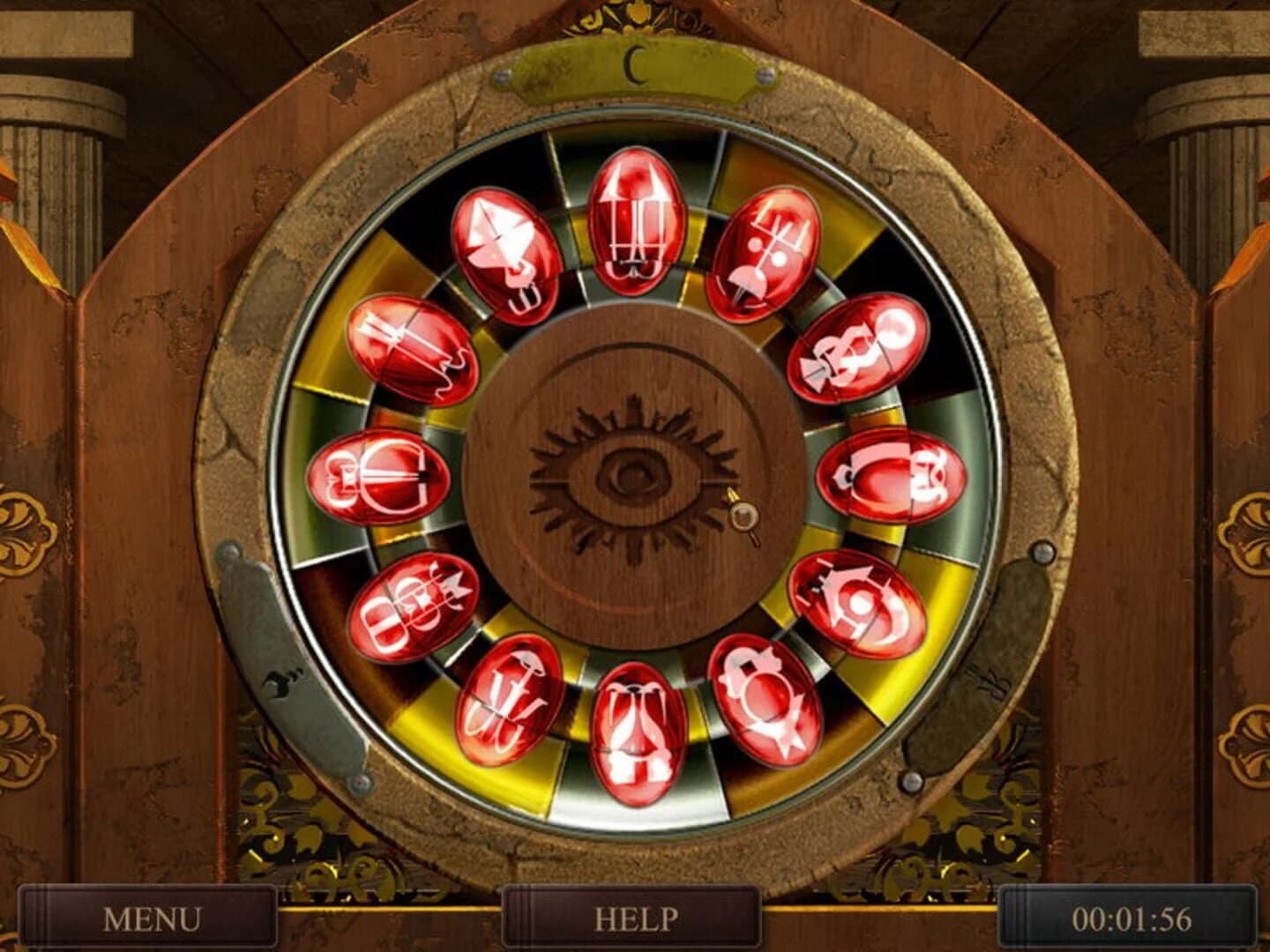Image resolution: width=1270 pixels, height=952 pixels.
Task: Click the HELP button
Action: pyautogui.click(x=633, y=919)
